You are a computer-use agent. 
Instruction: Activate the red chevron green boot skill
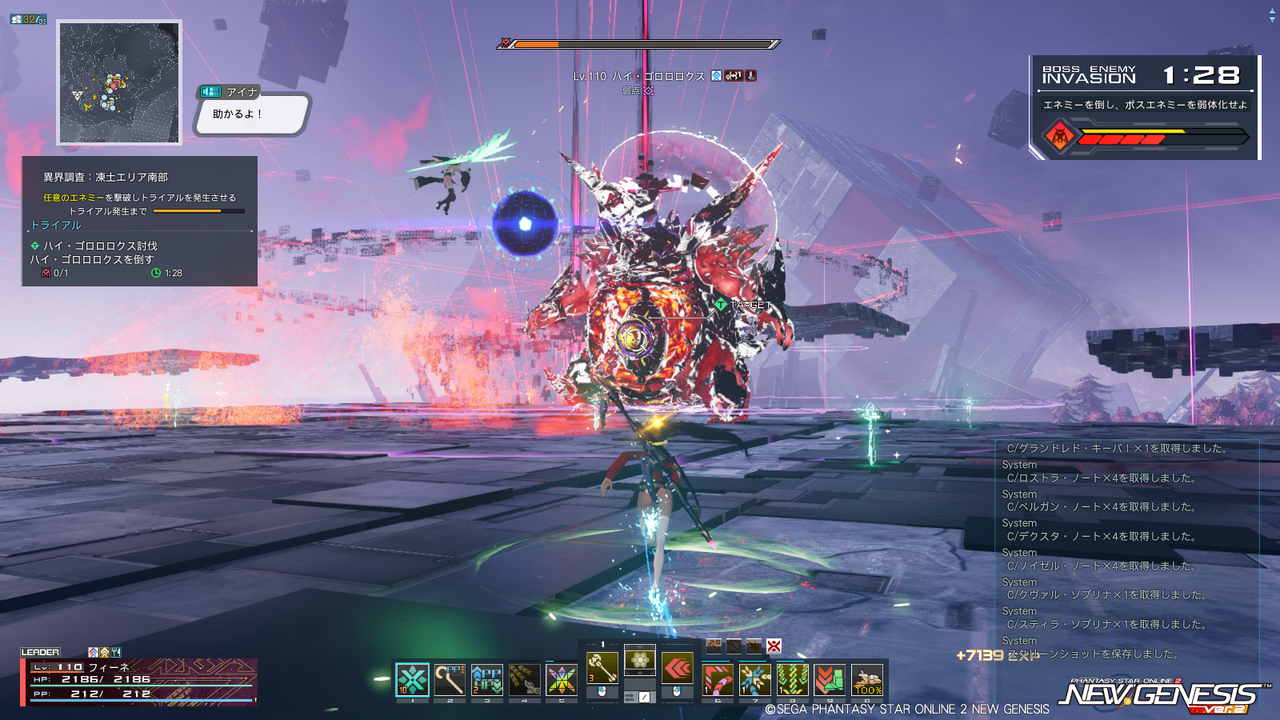pyautogui.click(x=829, y=680)
